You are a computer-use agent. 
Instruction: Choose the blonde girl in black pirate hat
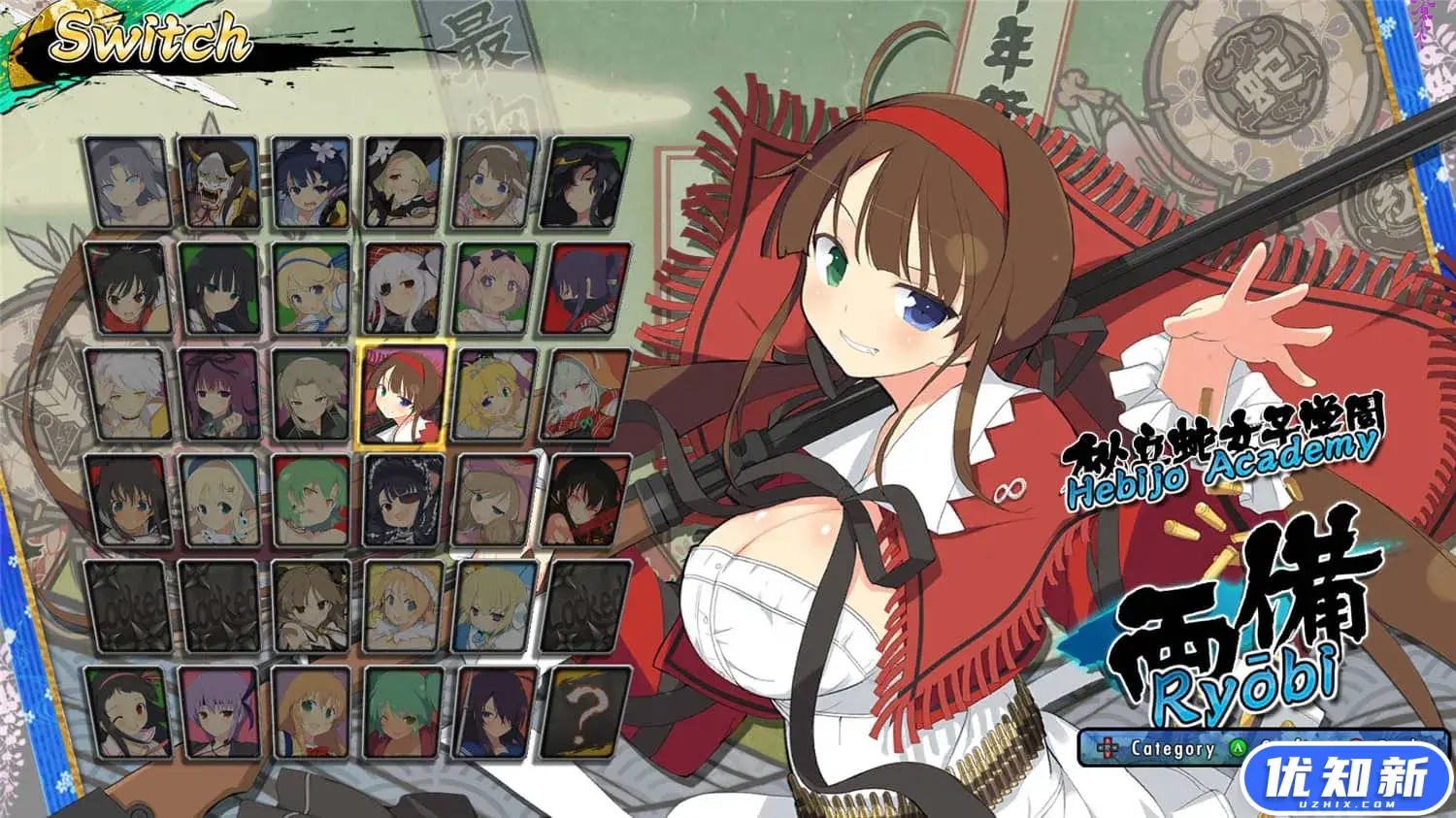[x=405, y=182]
